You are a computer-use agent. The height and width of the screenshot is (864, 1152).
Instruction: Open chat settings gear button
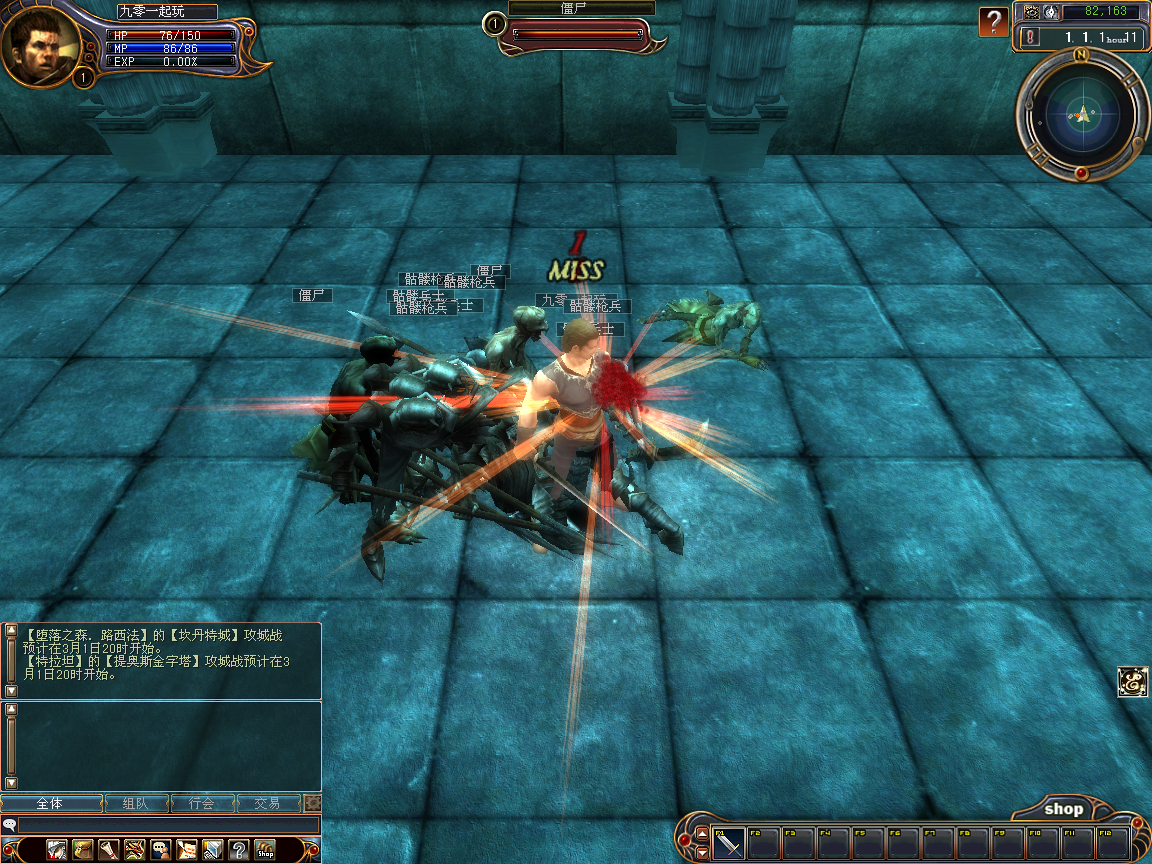pyautogui.click(x=313, y=803)
